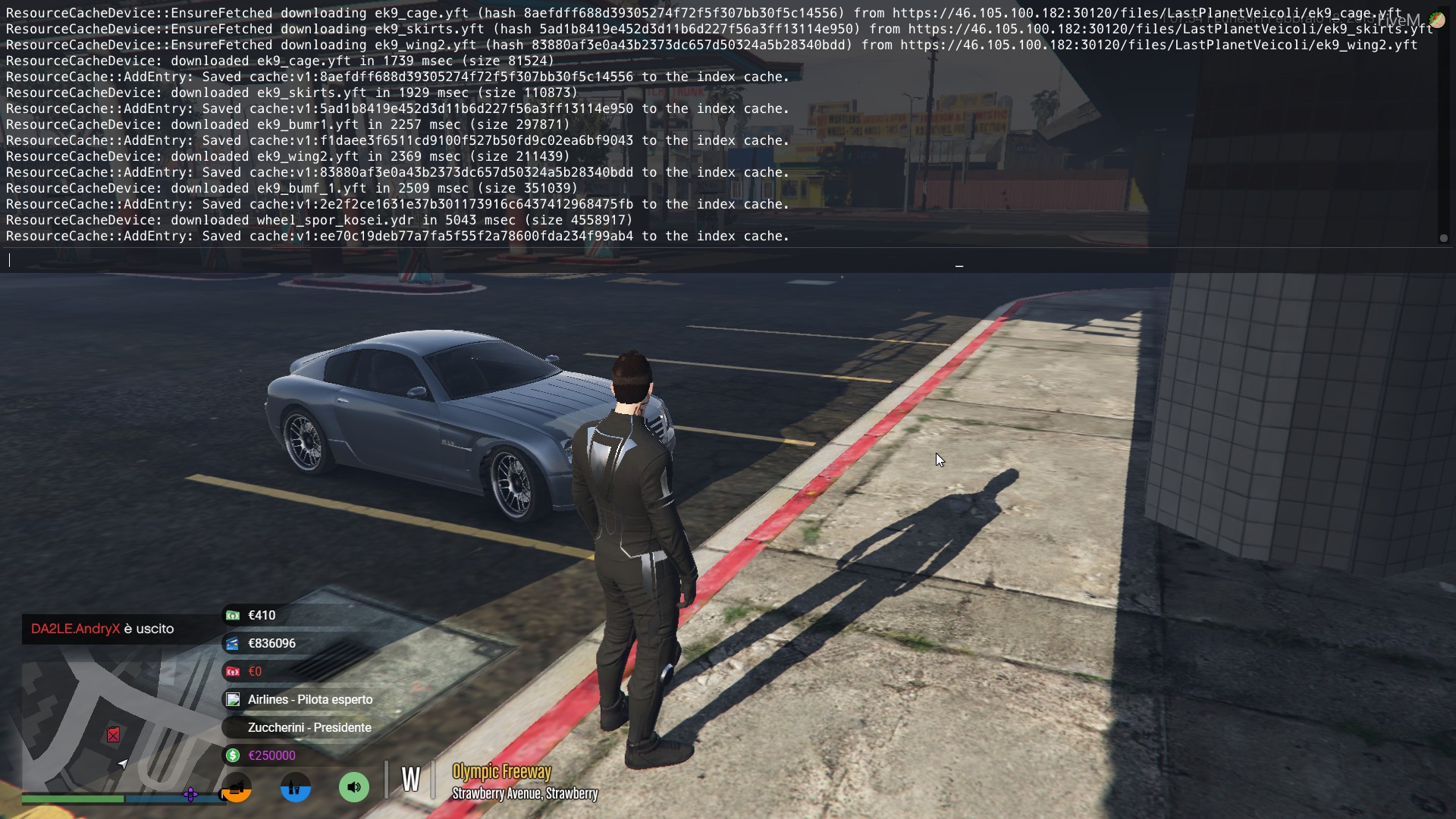1456x819 pixels.
Task: Select the red X blip on the minimap
Action: click(113, 735)
